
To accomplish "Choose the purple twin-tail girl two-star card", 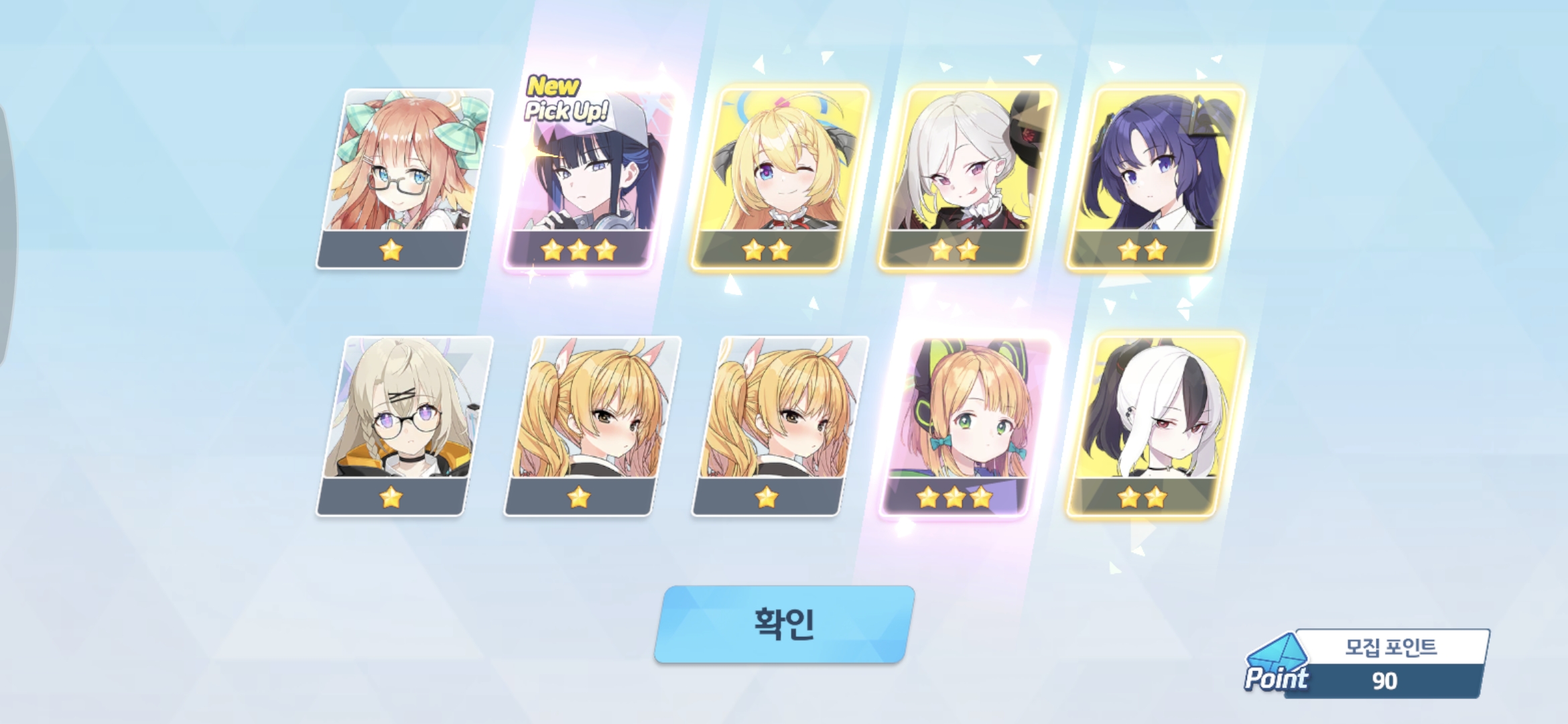I will (1154, 178).
